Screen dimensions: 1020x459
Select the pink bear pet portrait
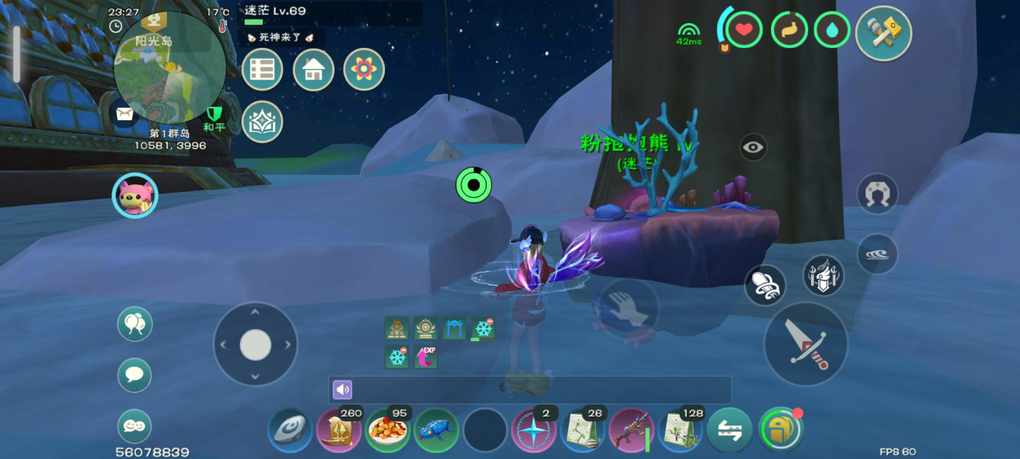coord(135,195)
